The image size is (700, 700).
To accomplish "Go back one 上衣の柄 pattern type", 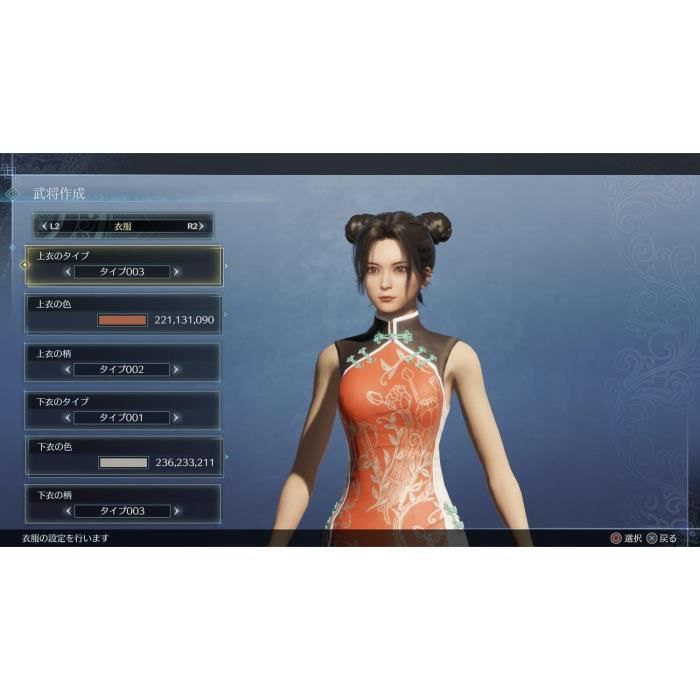I will pyautogui.click(x=68, y=369).
